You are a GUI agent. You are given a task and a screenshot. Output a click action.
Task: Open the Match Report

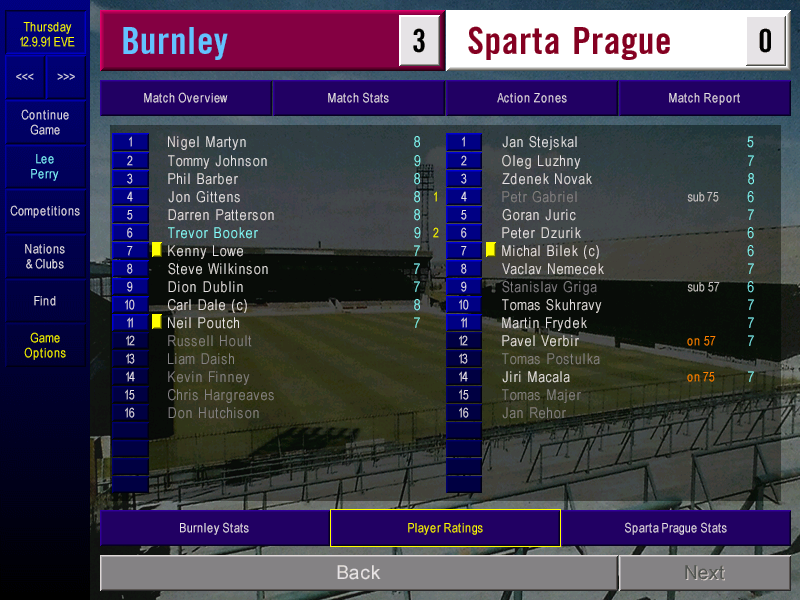pos(704,98)
